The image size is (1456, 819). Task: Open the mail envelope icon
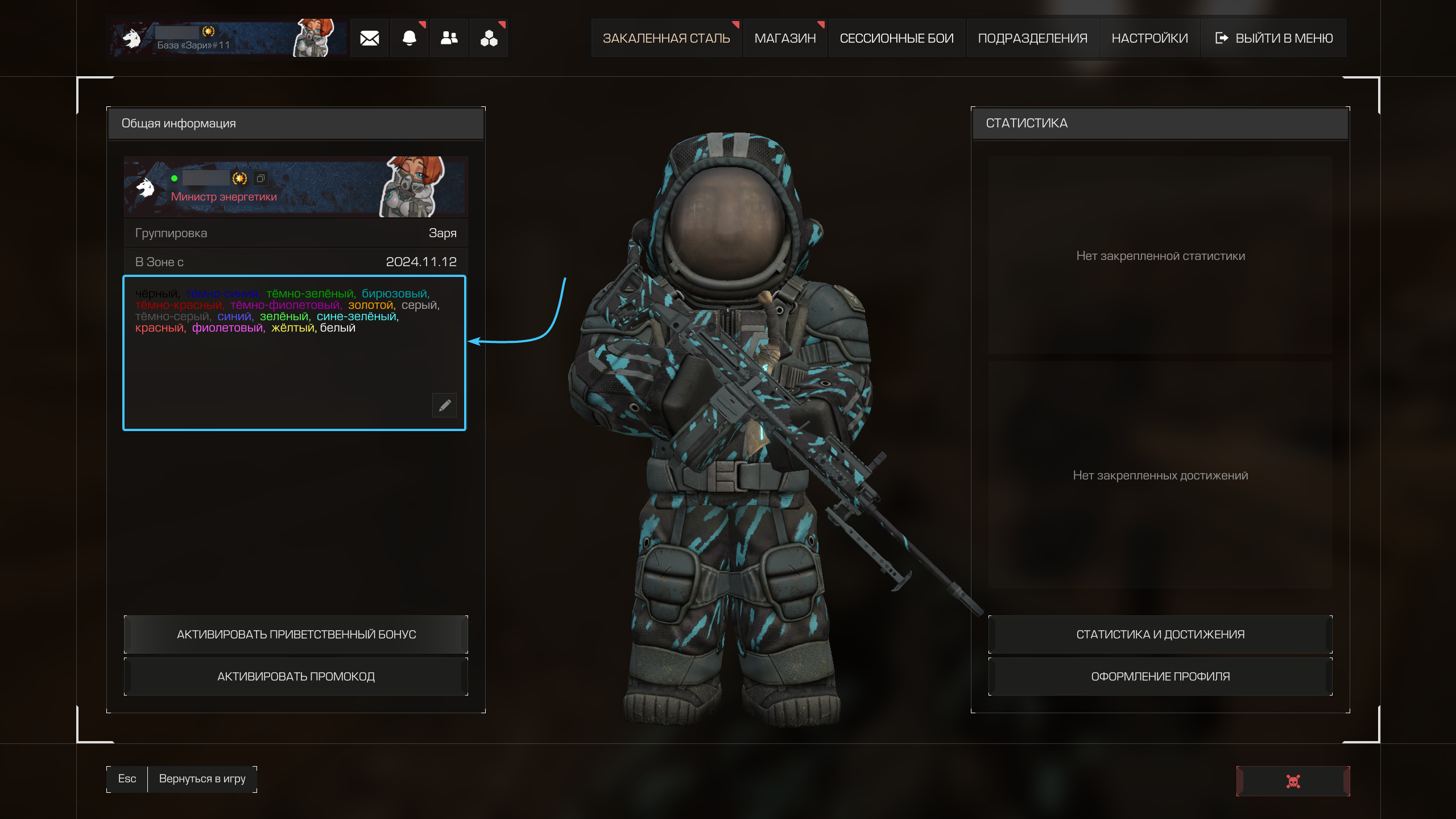(369, 38)
